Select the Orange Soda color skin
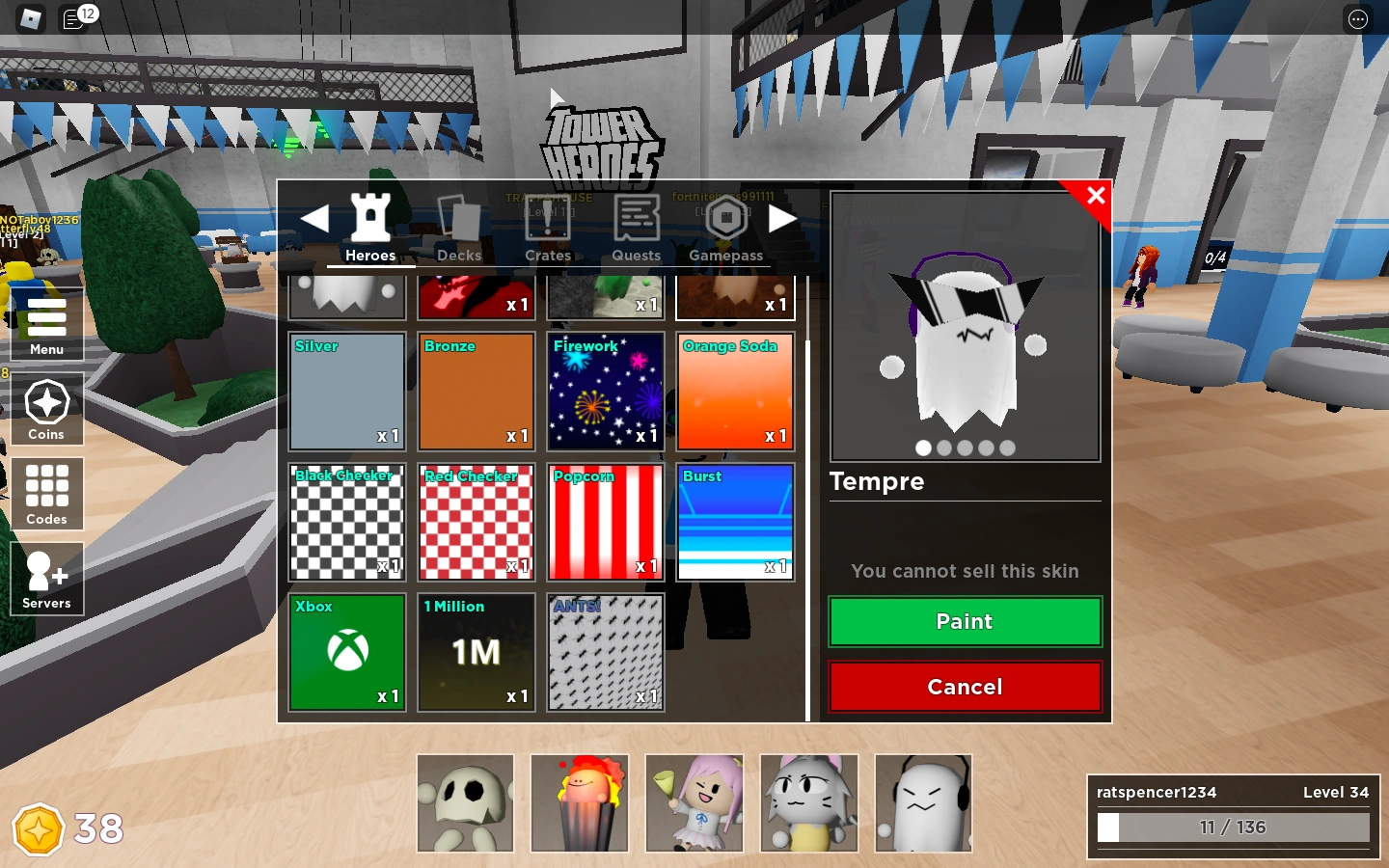Screen dimensions: 1389x868 735,392
